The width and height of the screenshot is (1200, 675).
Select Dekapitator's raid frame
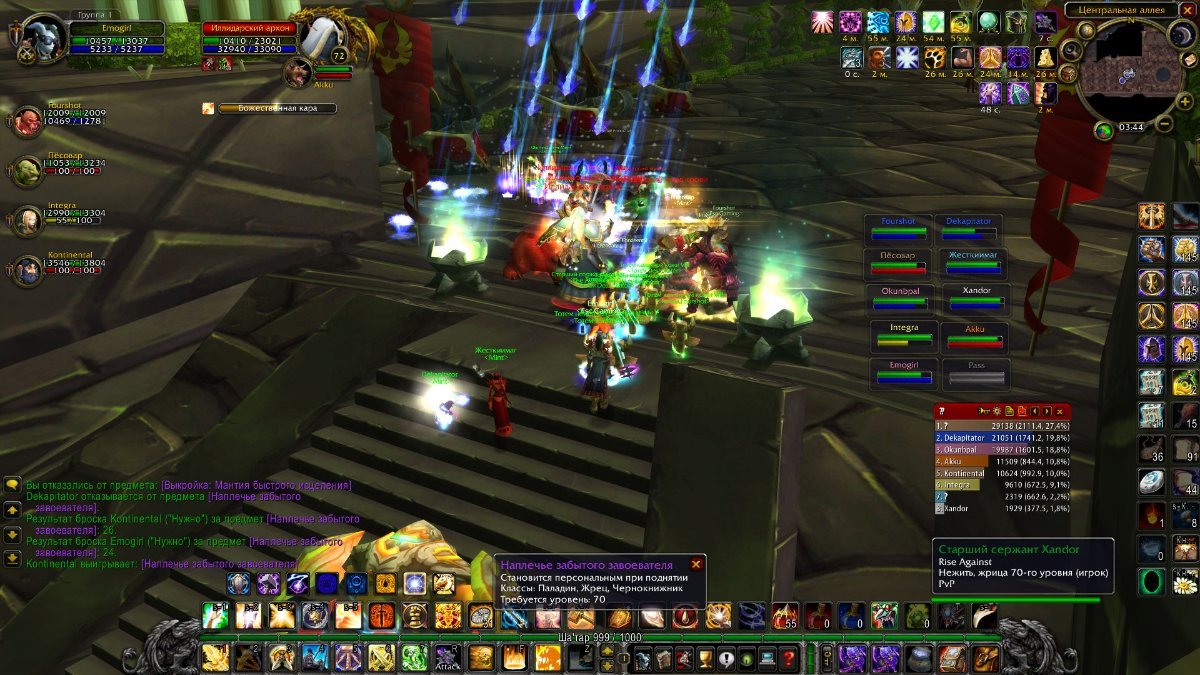pos(968,228)
